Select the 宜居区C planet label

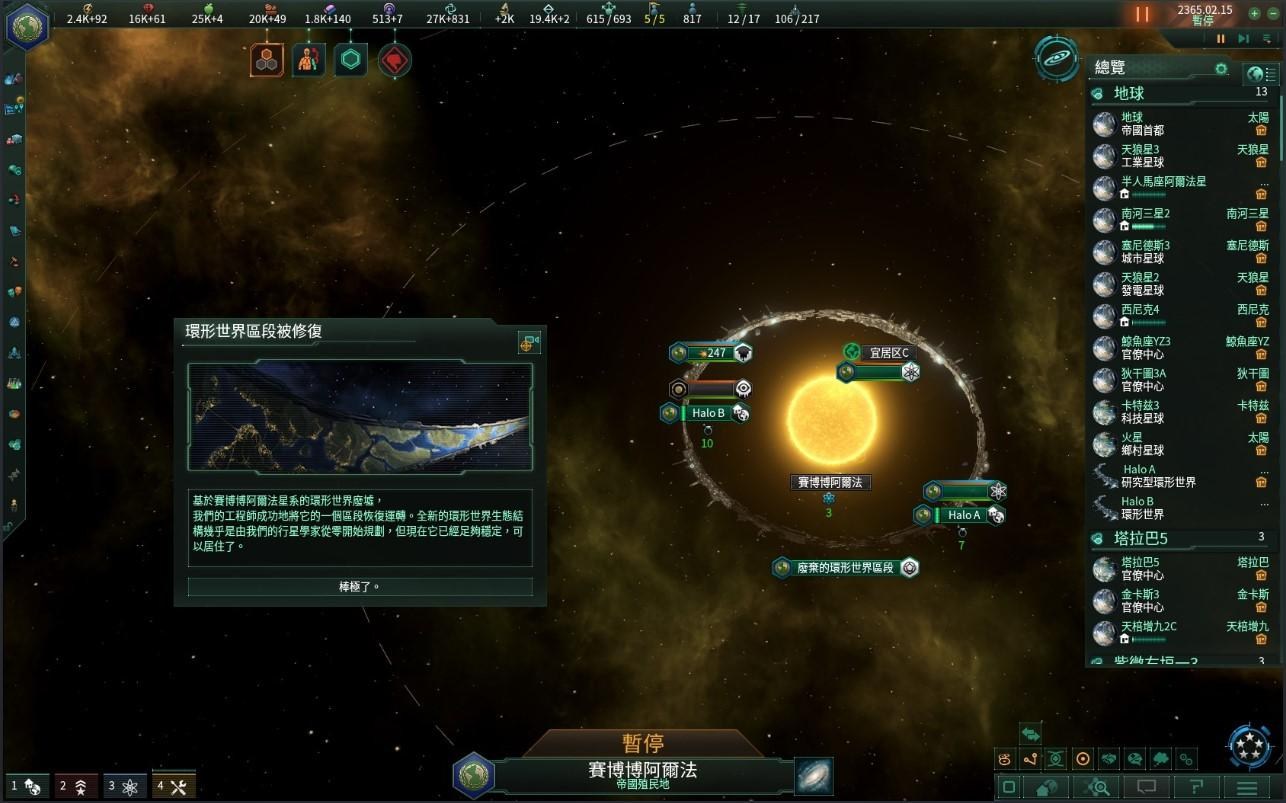click(888, 353)
